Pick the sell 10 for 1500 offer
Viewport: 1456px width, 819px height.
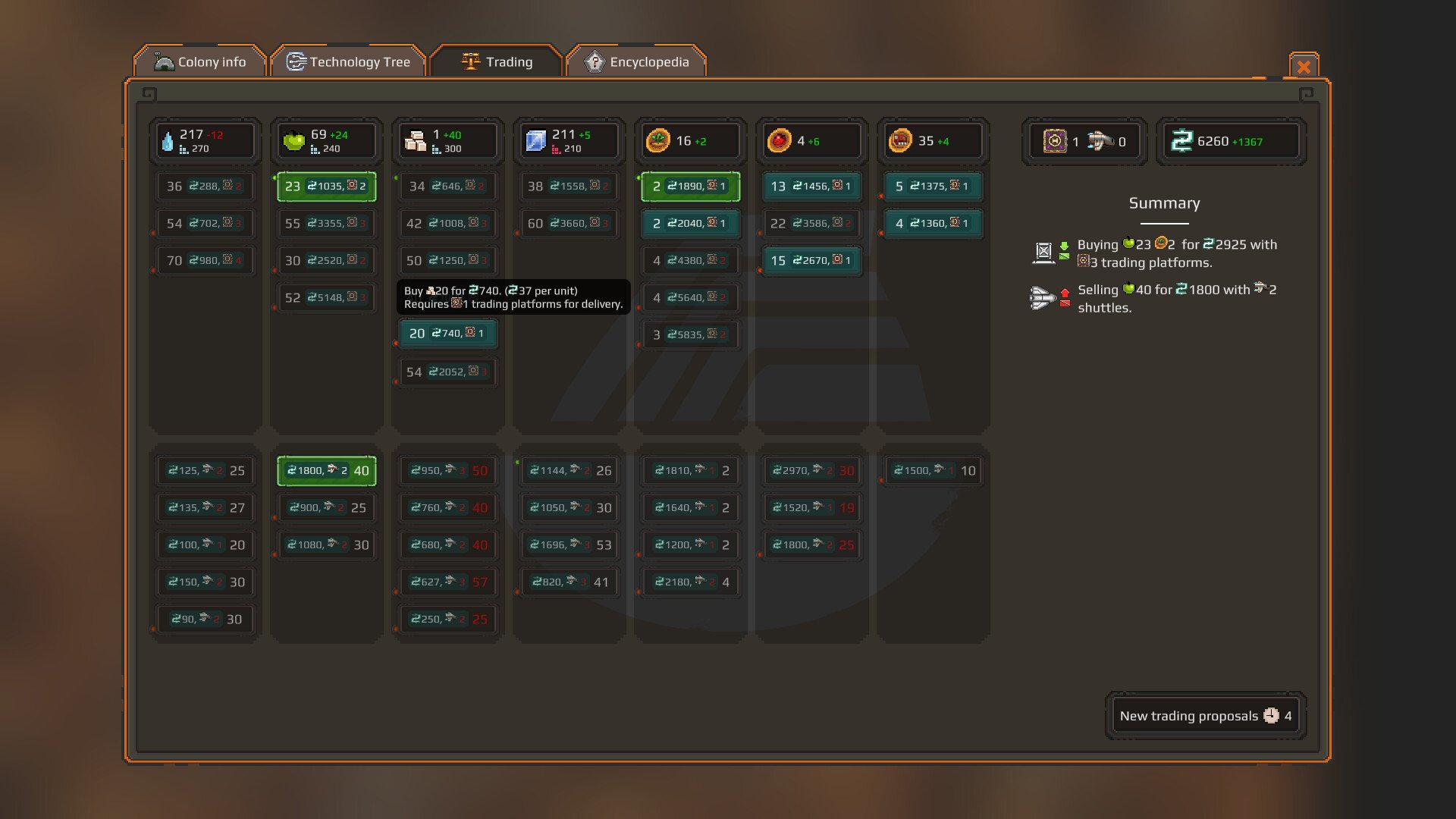(933, 471)
